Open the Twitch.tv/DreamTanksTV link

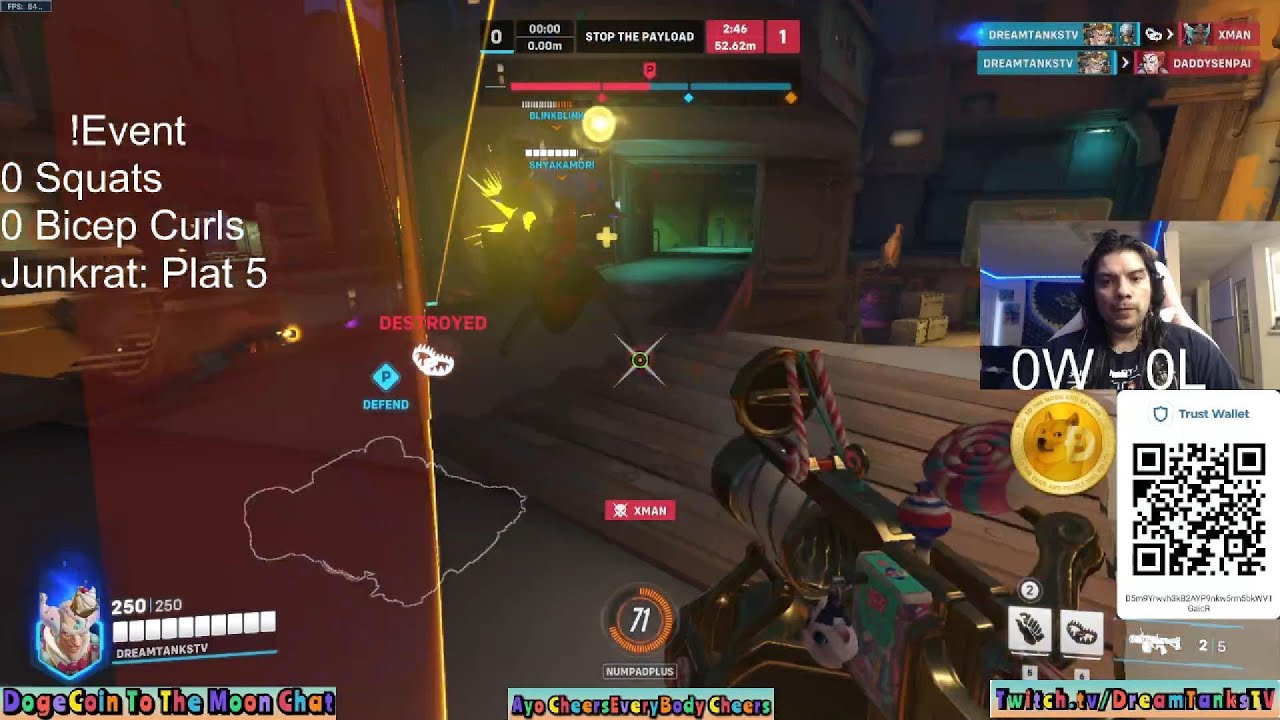coord(1134,700)
